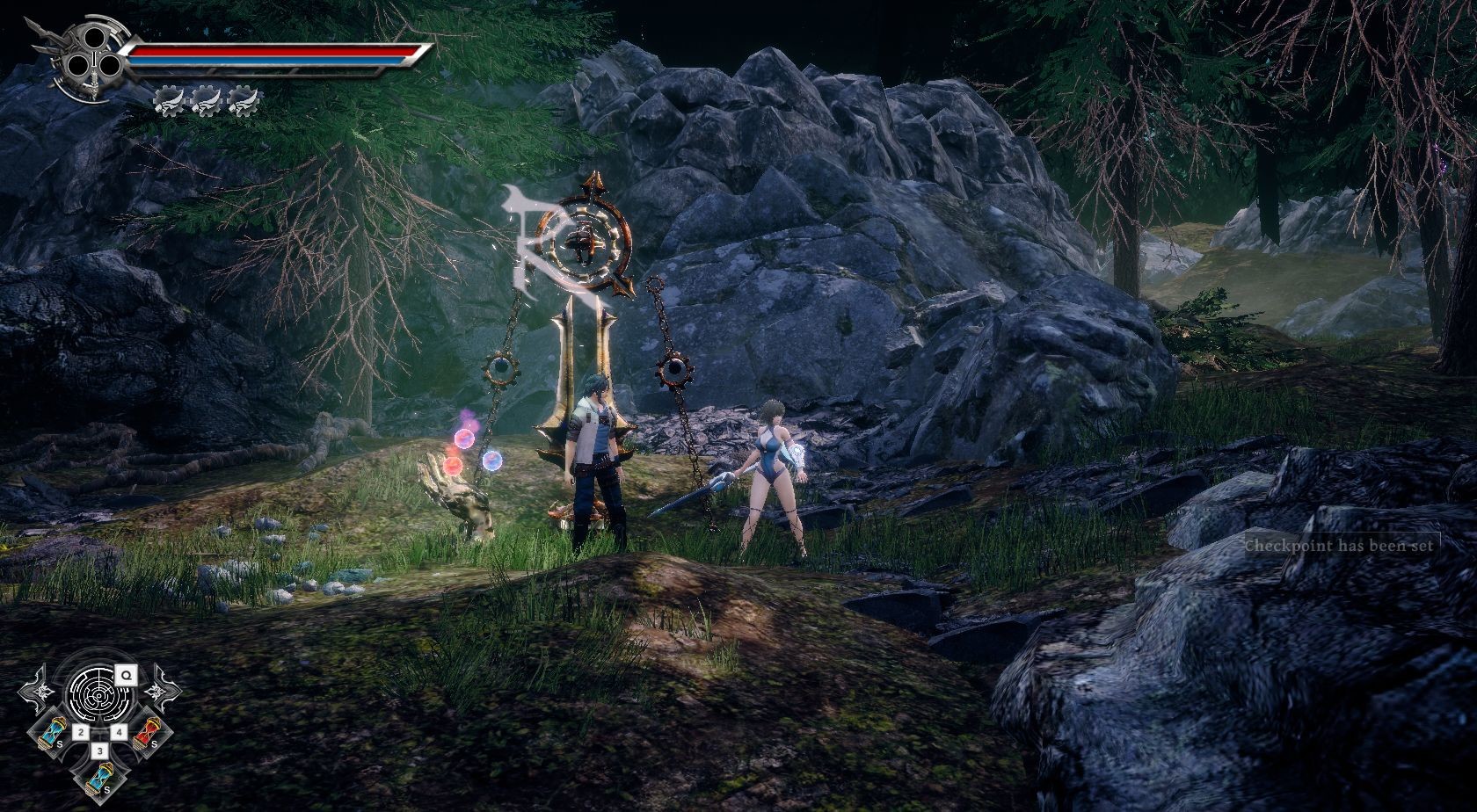1477x812 pixels.
Task: Toggle the S marker under the bottom blue potion
Action: click(107, 789)
